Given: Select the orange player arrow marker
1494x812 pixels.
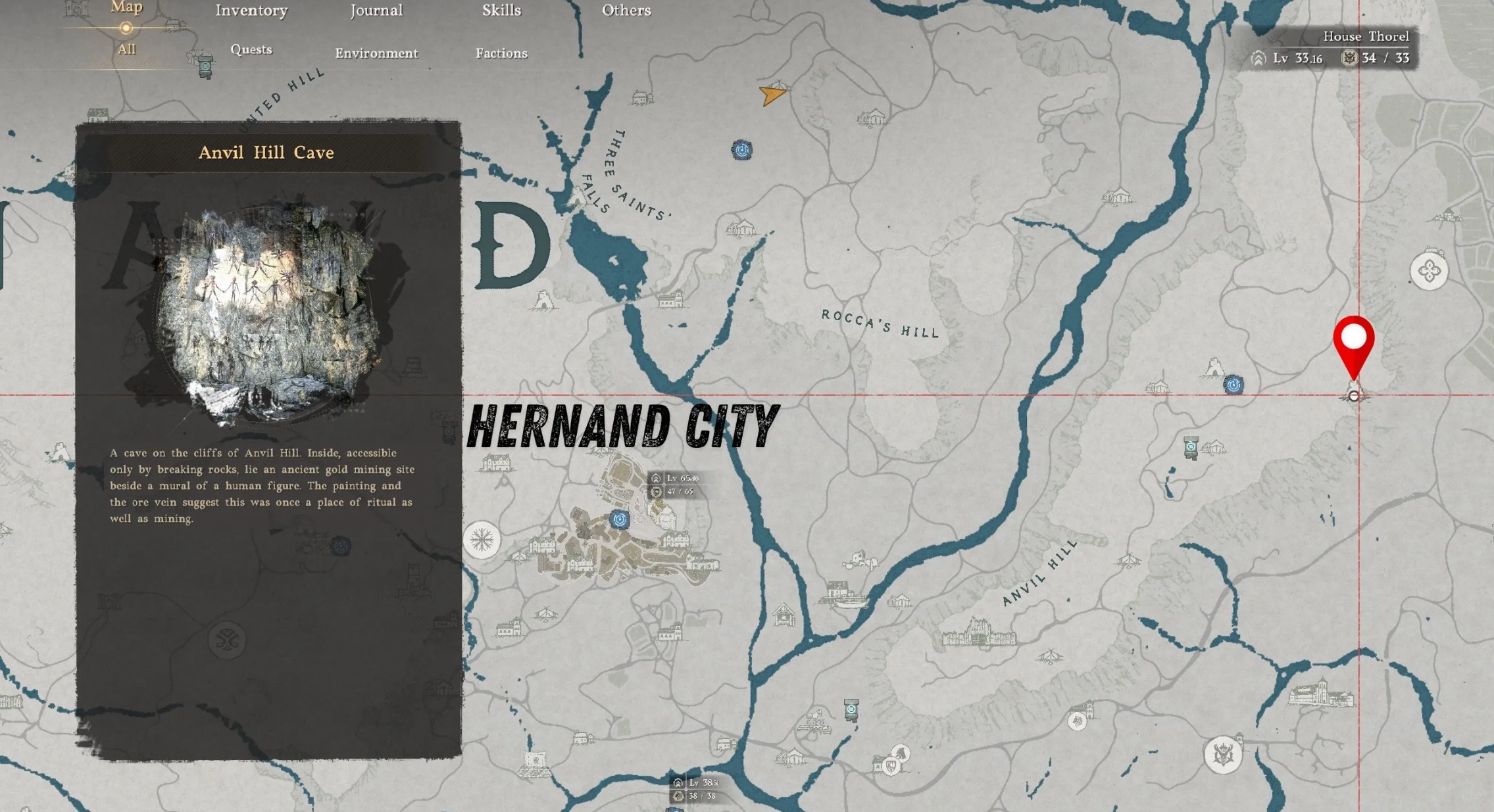Looking at the screenshot, I should [x=772, y=95].
